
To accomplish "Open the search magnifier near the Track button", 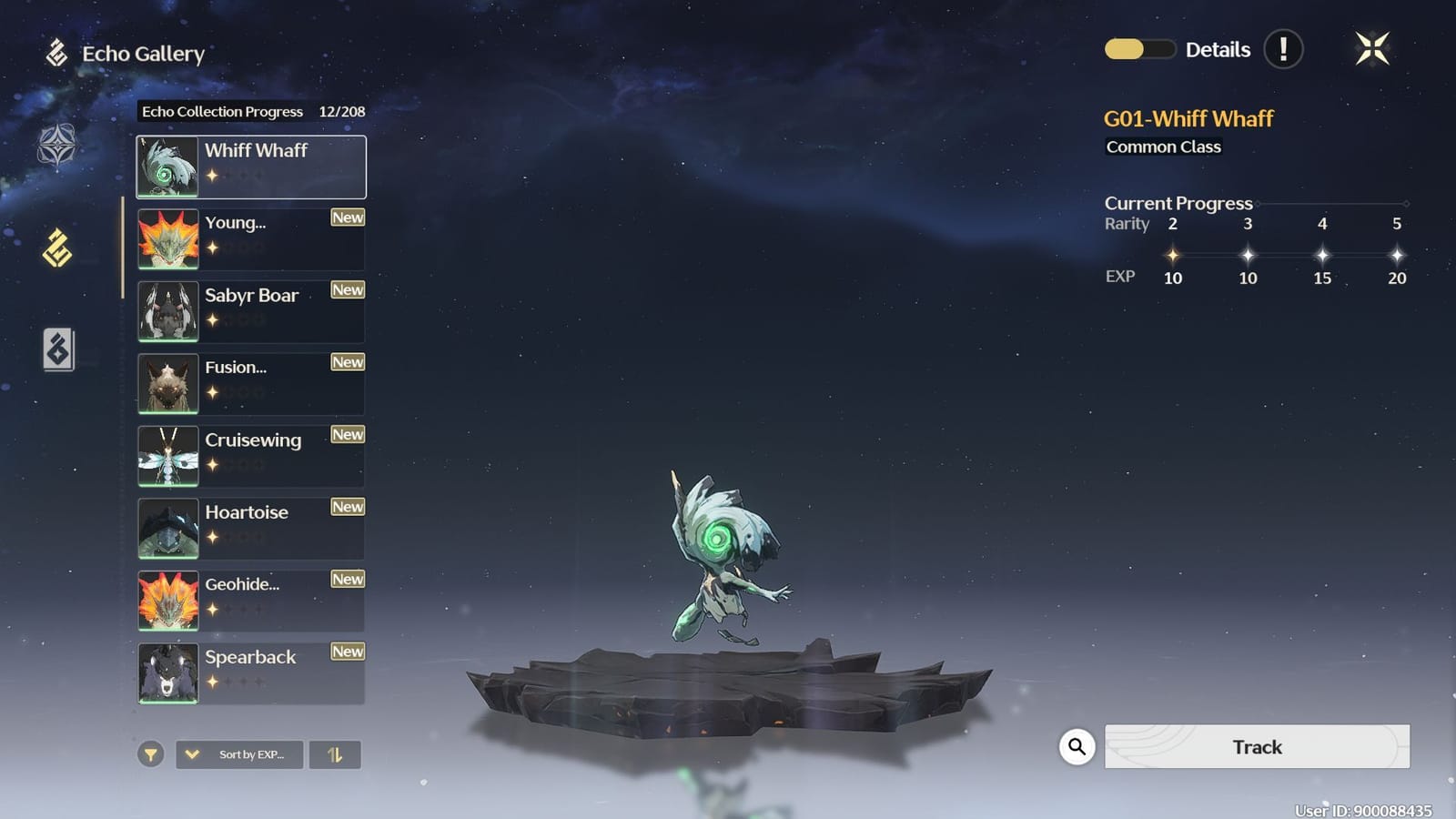I will 1077,746.
